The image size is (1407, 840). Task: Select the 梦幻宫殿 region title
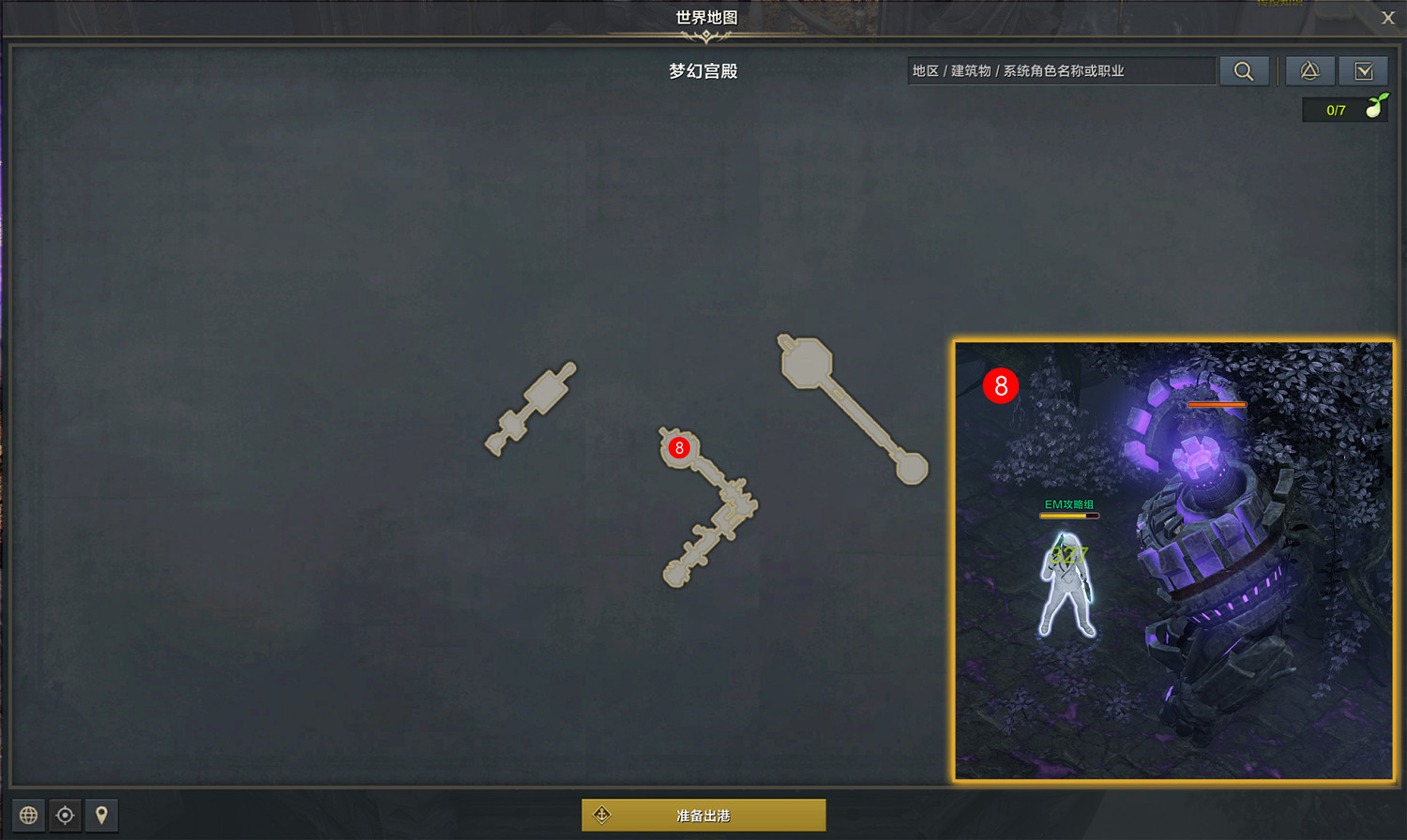[x=703, y=70]
